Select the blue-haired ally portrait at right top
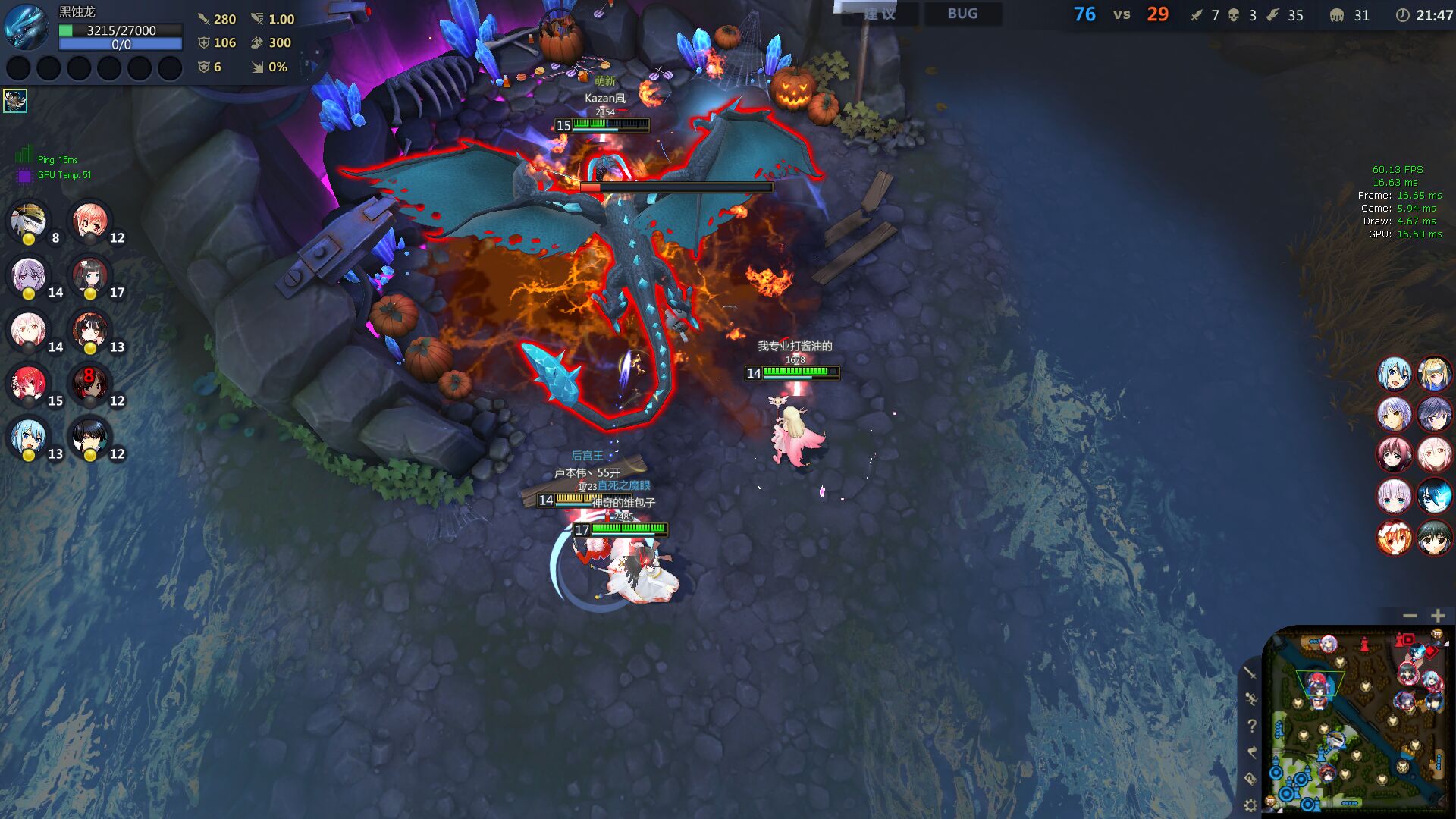Image resolution: width=1456 pixels, height=819 pixels. point(1394,374)
